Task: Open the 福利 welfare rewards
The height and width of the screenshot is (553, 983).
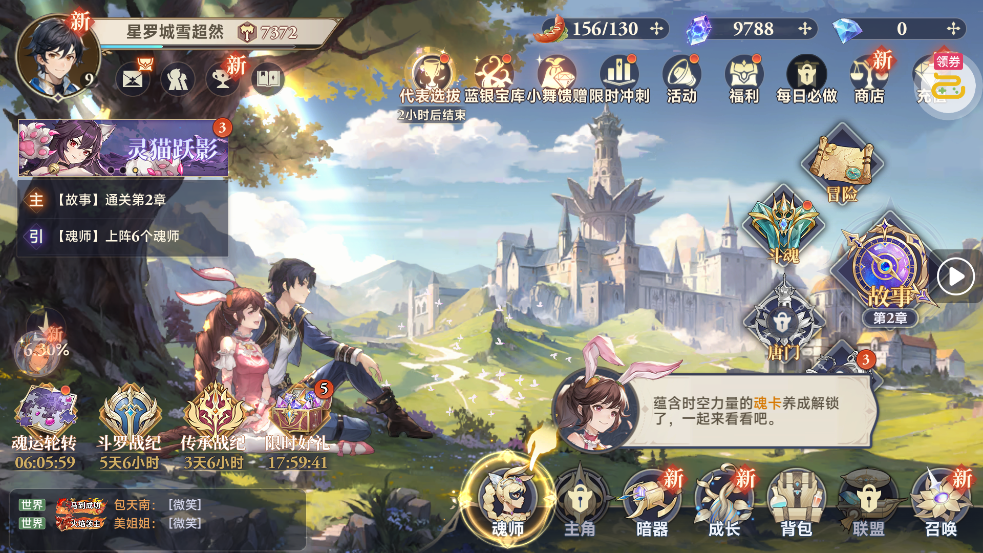Action: click(x=744, y=78)
